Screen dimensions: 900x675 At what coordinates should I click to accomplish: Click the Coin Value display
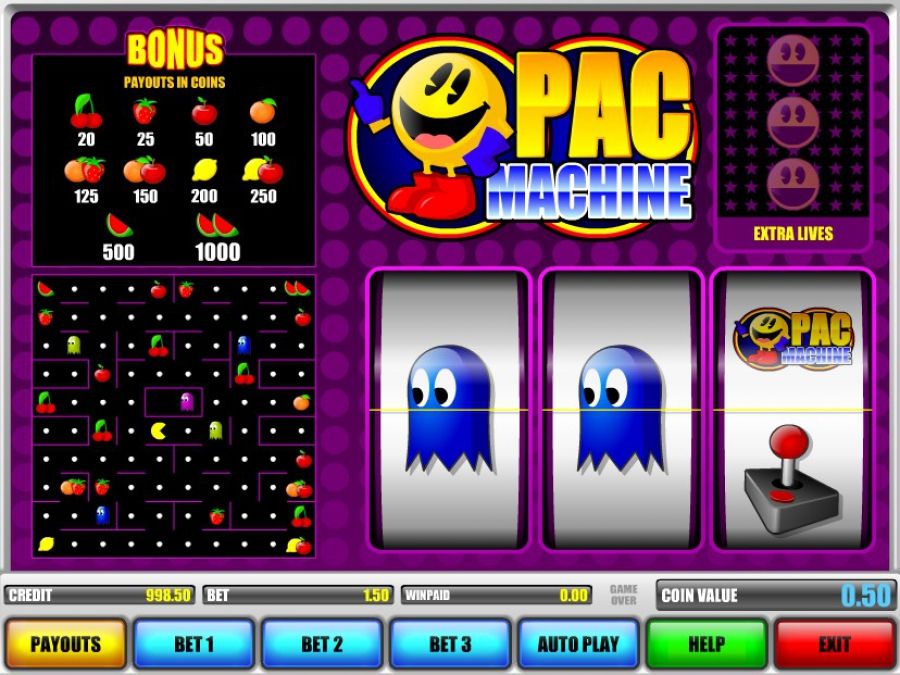(775, 596)
